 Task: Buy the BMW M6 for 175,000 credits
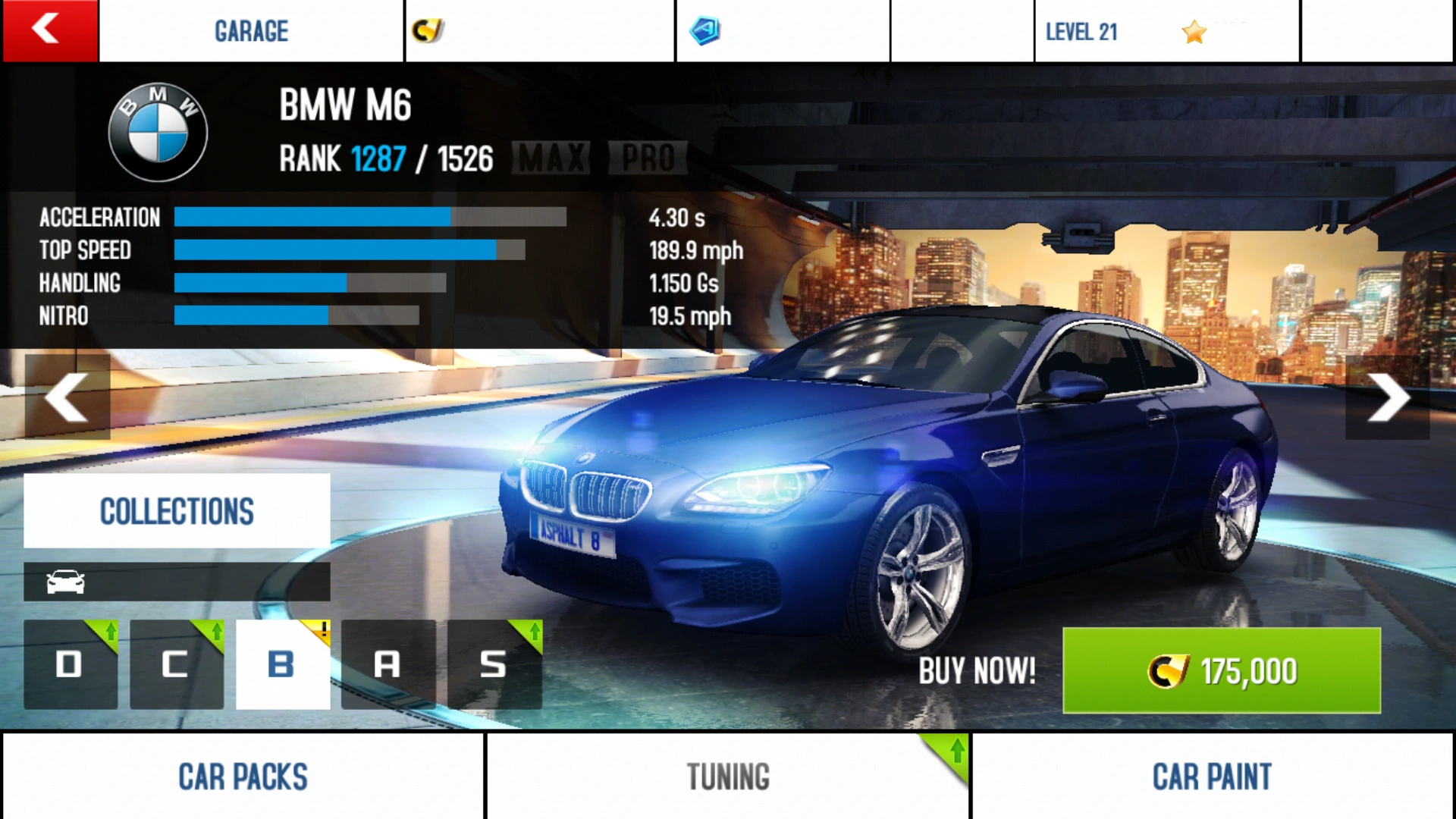[1221, 670]
